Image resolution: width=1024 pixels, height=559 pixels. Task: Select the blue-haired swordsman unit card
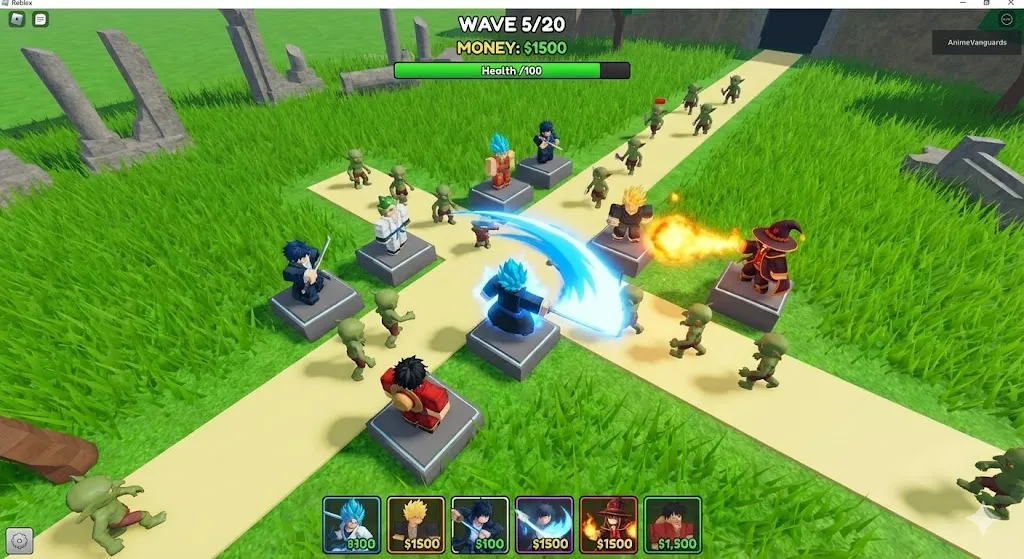pyautogui.click(x=351, y=525)
